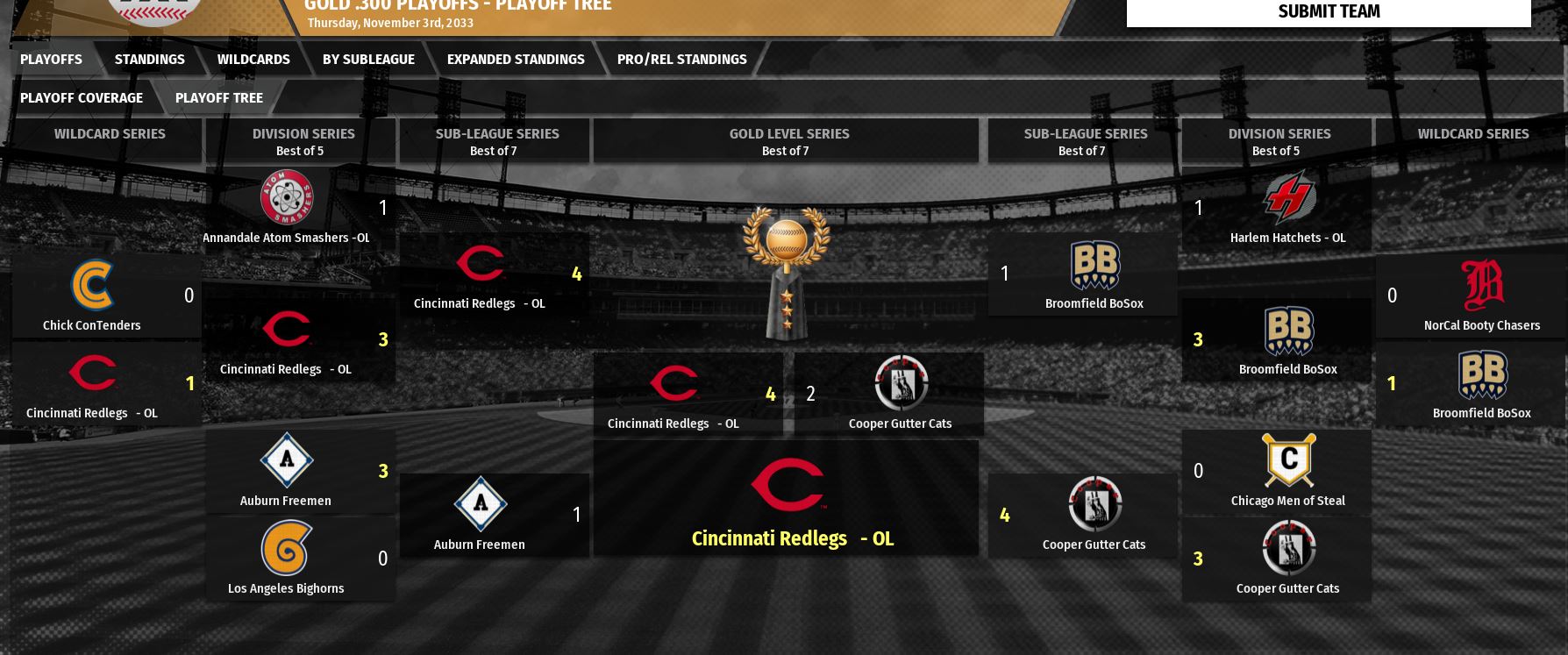Open Expanded Standings
Viewport: 1568px width, 655px height.
point(516,60)
